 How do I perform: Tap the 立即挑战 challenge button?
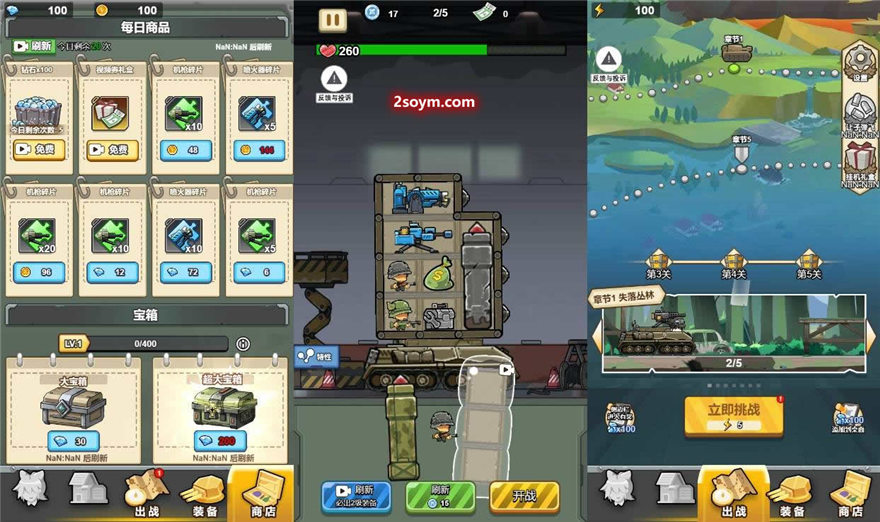[x=733, y=414]
